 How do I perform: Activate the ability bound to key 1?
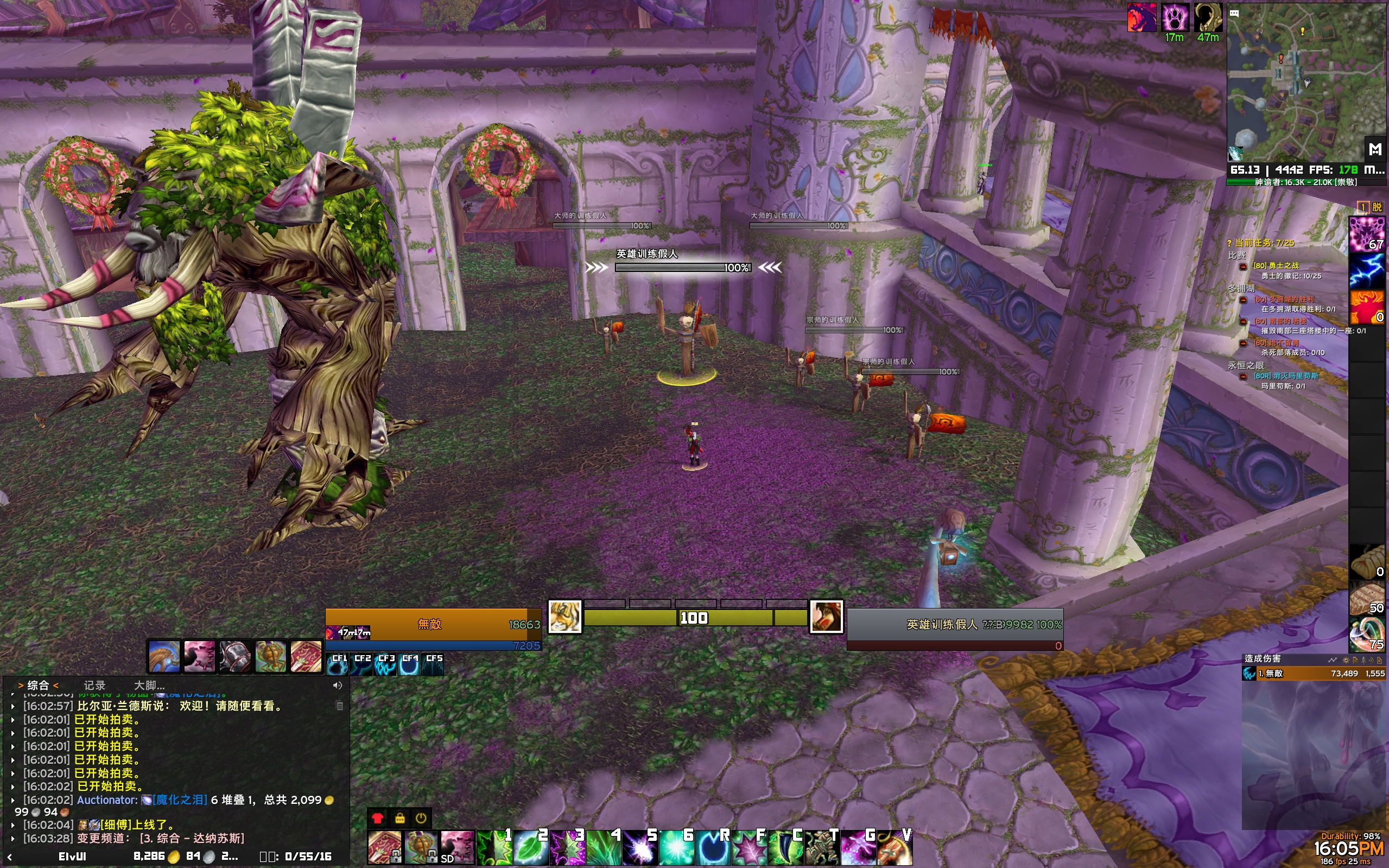(494, 848)
